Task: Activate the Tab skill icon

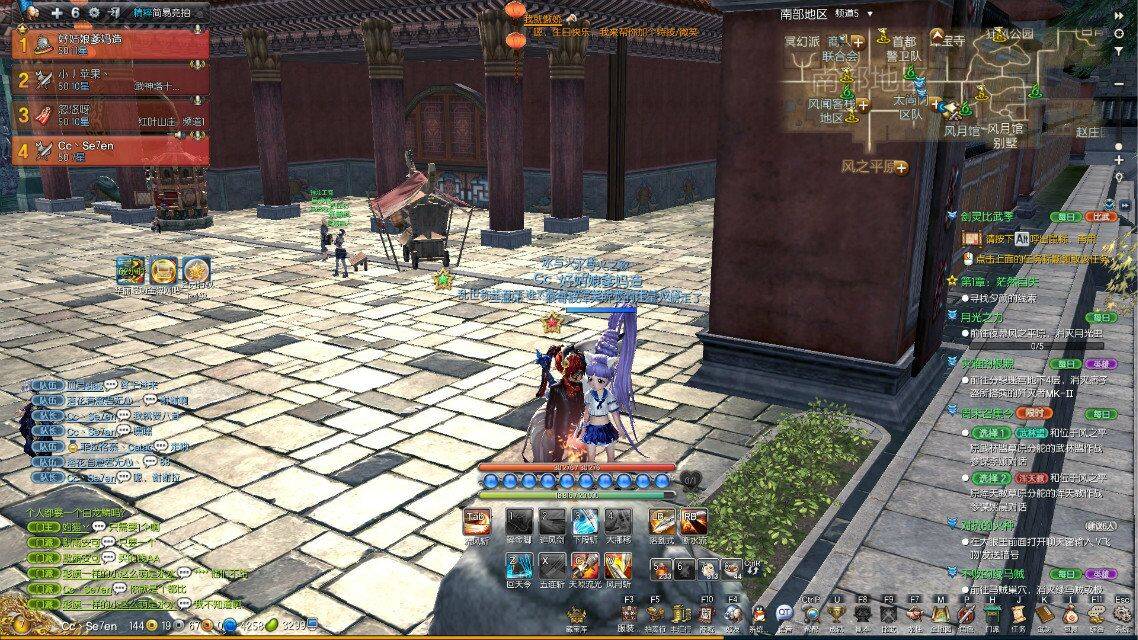Action: coord(478,523)
